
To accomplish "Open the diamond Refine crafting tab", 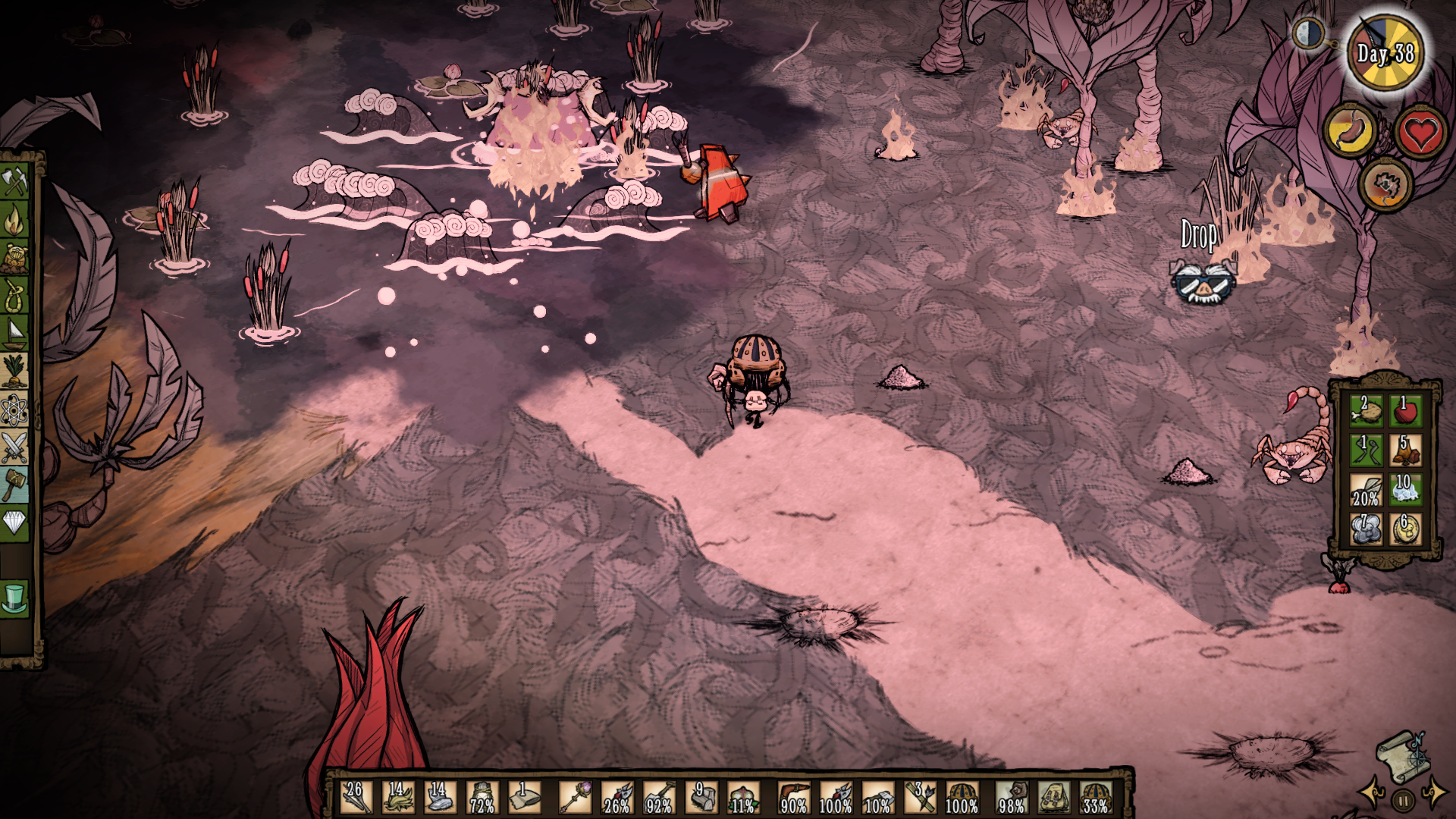I will point(14,522).
